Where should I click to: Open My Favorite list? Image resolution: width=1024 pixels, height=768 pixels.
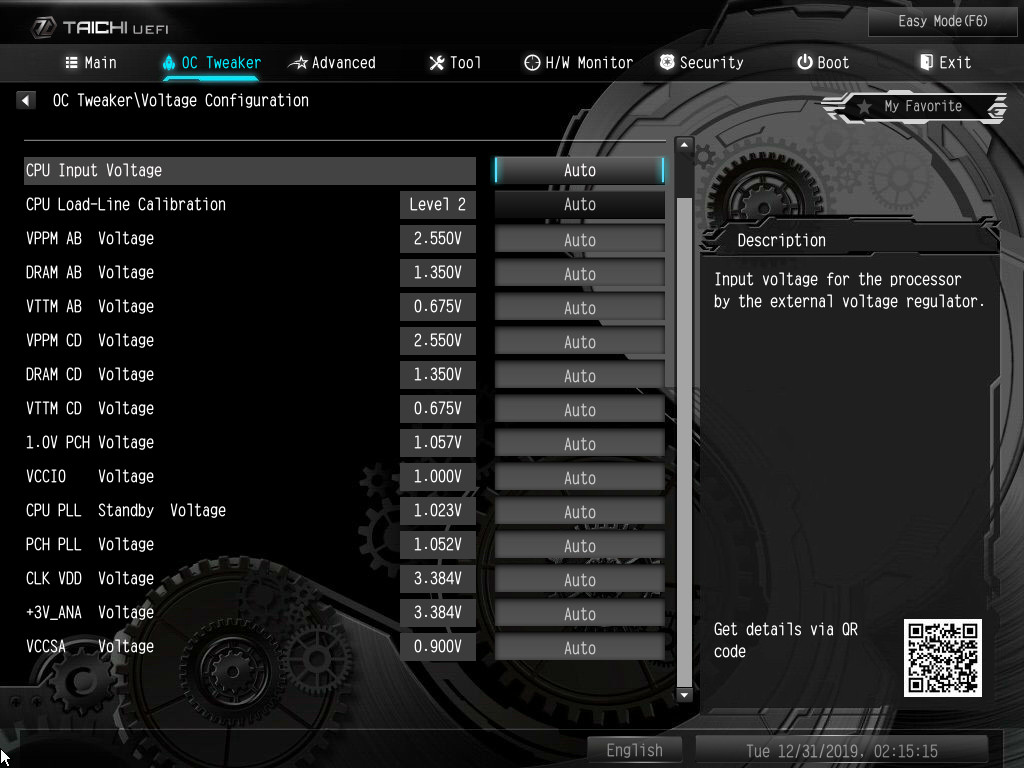[x=915, y=107]
